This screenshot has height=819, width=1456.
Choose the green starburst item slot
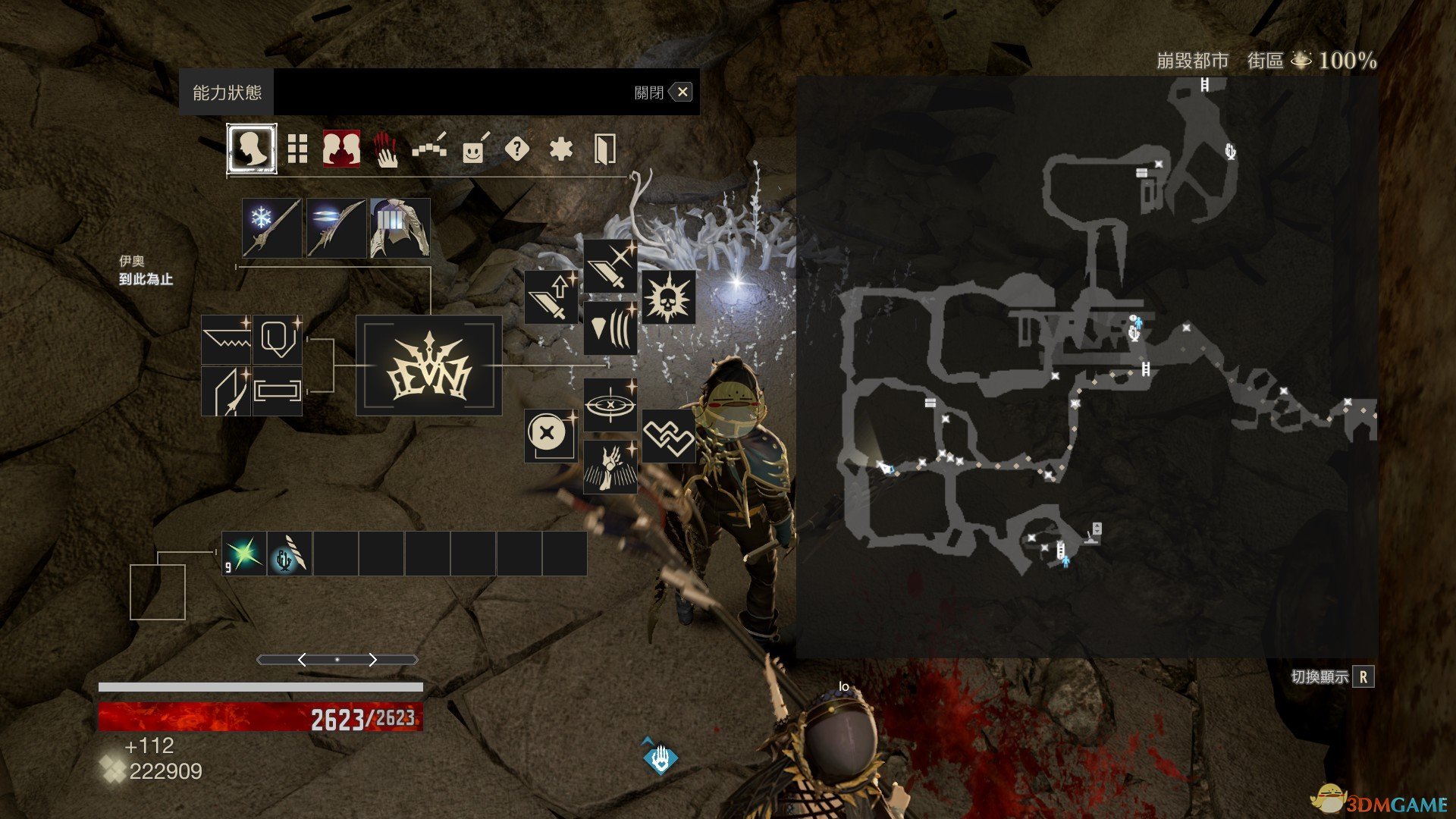(x=244, y=554)
